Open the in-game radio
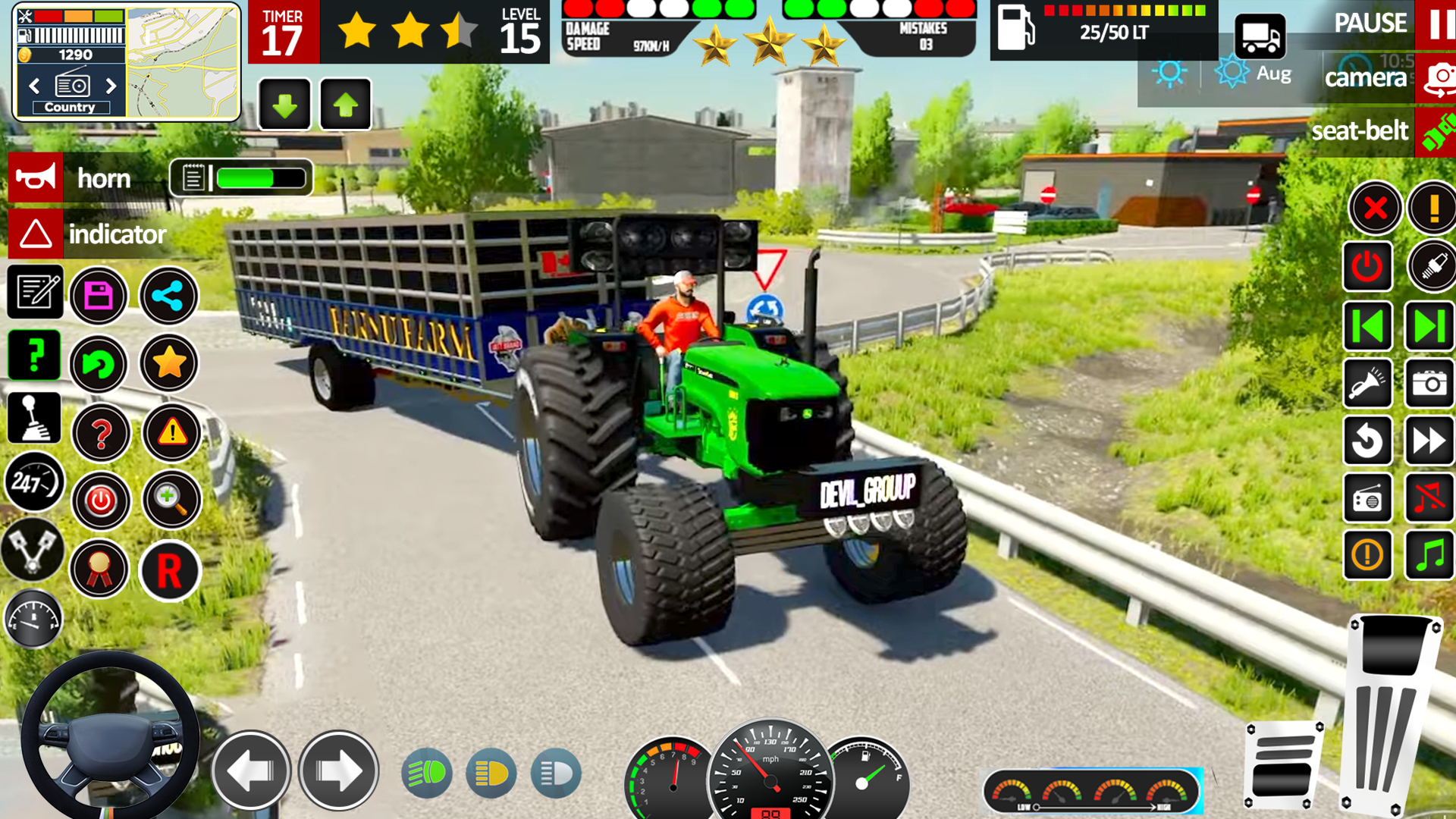This screenshot has height=819, width=1456. (1369, 499)
